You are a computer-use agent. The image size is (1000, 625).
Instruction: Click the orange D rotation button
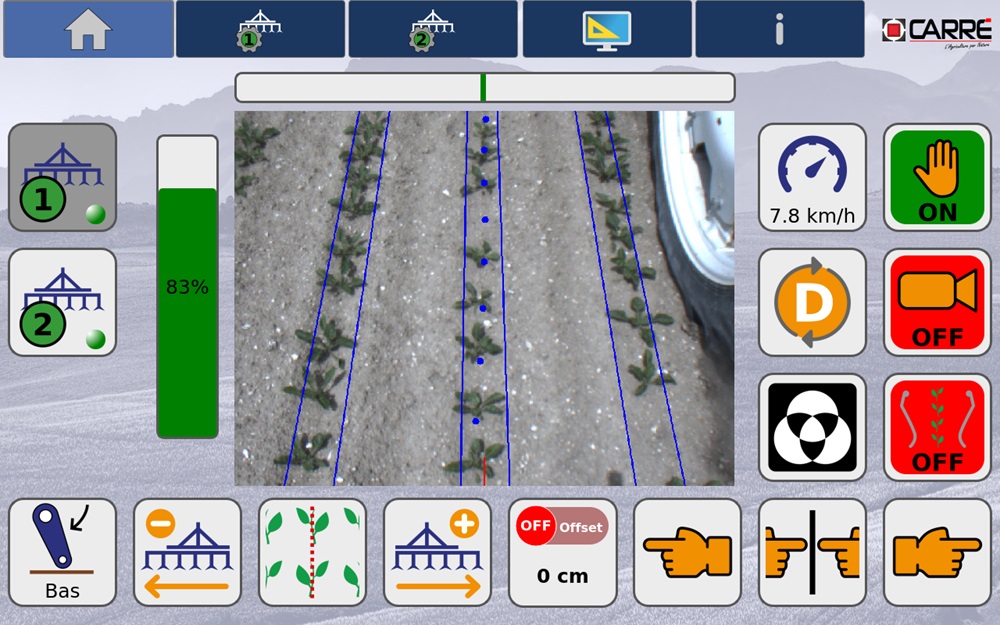(812, 302)
